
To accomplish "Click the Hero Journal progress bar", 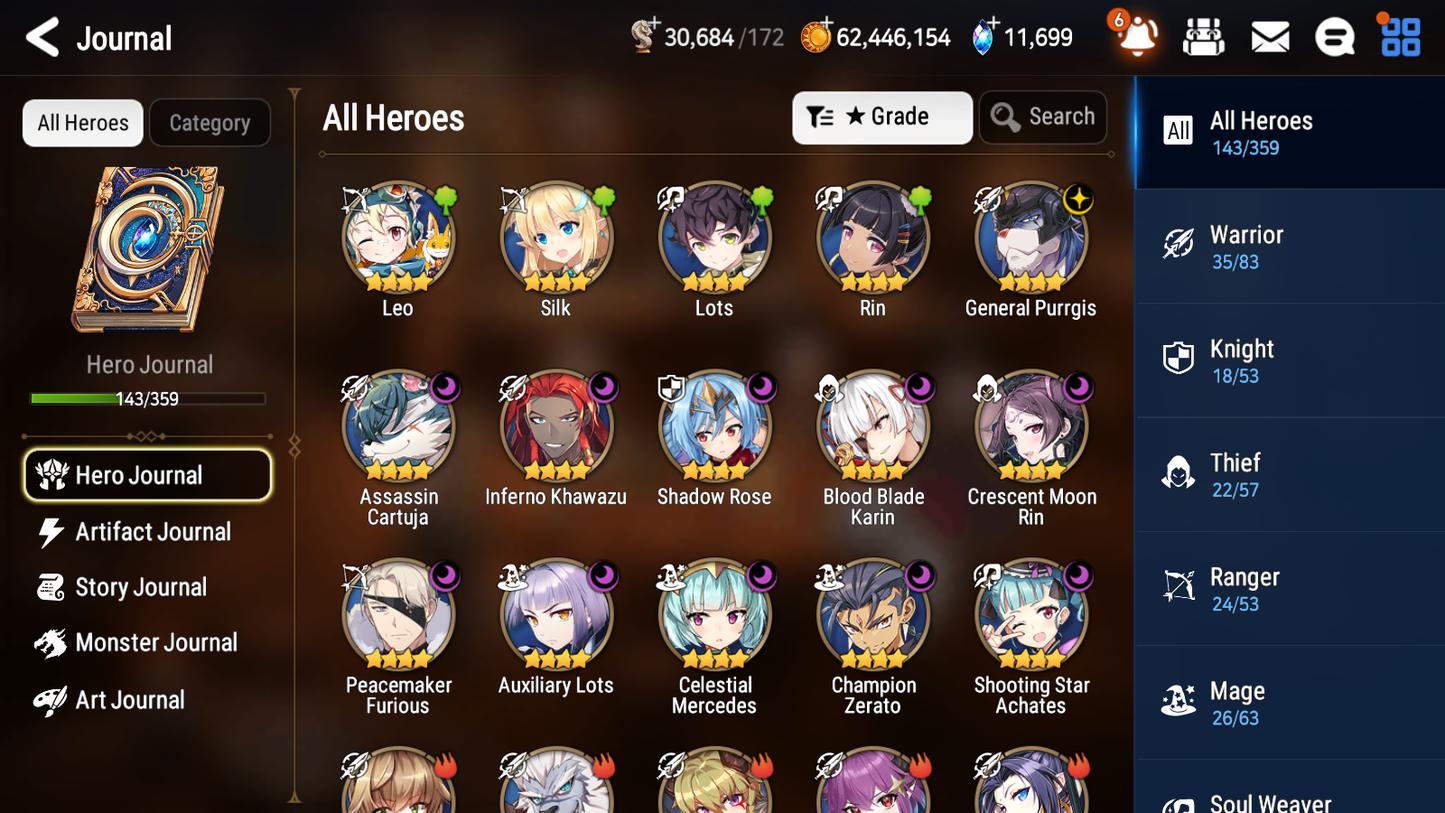I will (x=148, y=398).
